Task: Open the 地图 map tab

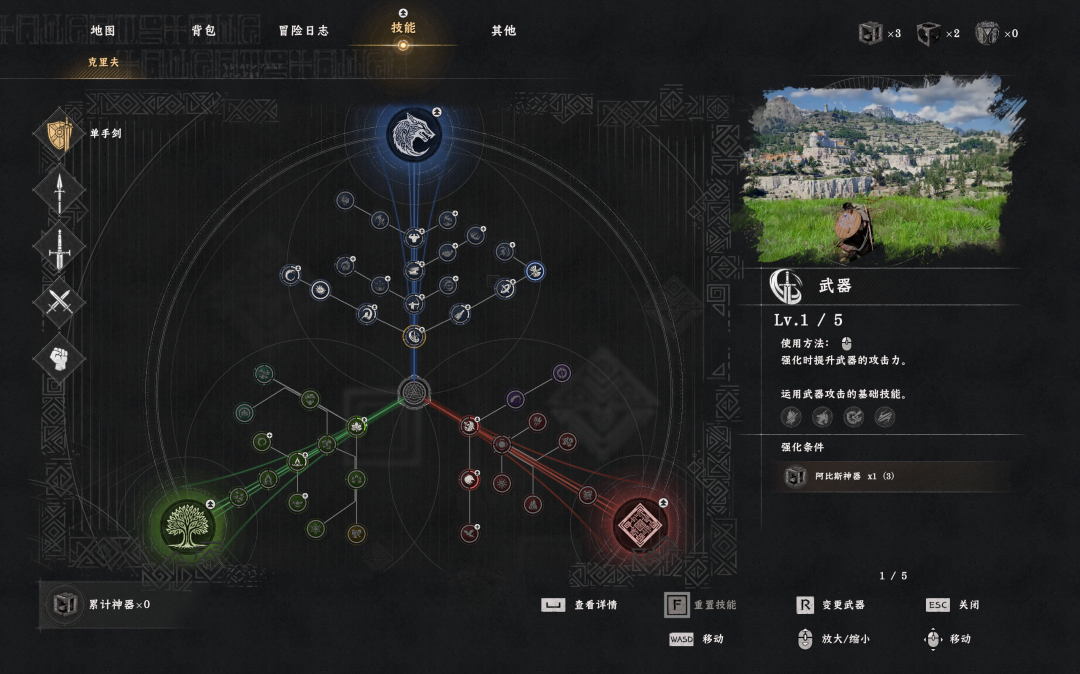Action: coord(103,31)
